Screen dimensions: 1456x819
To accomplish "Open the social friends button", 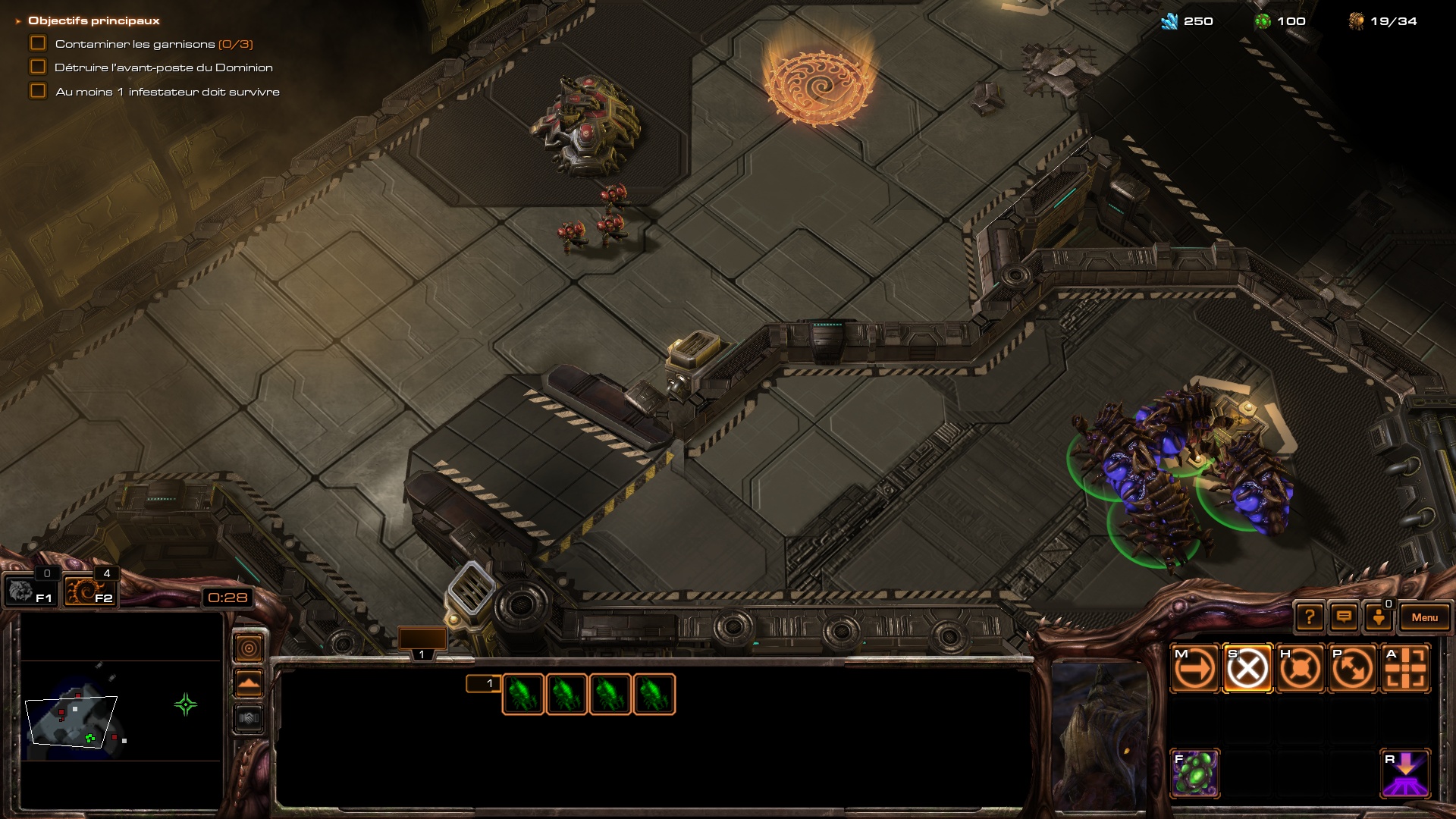I will [x=1379, y=617].
